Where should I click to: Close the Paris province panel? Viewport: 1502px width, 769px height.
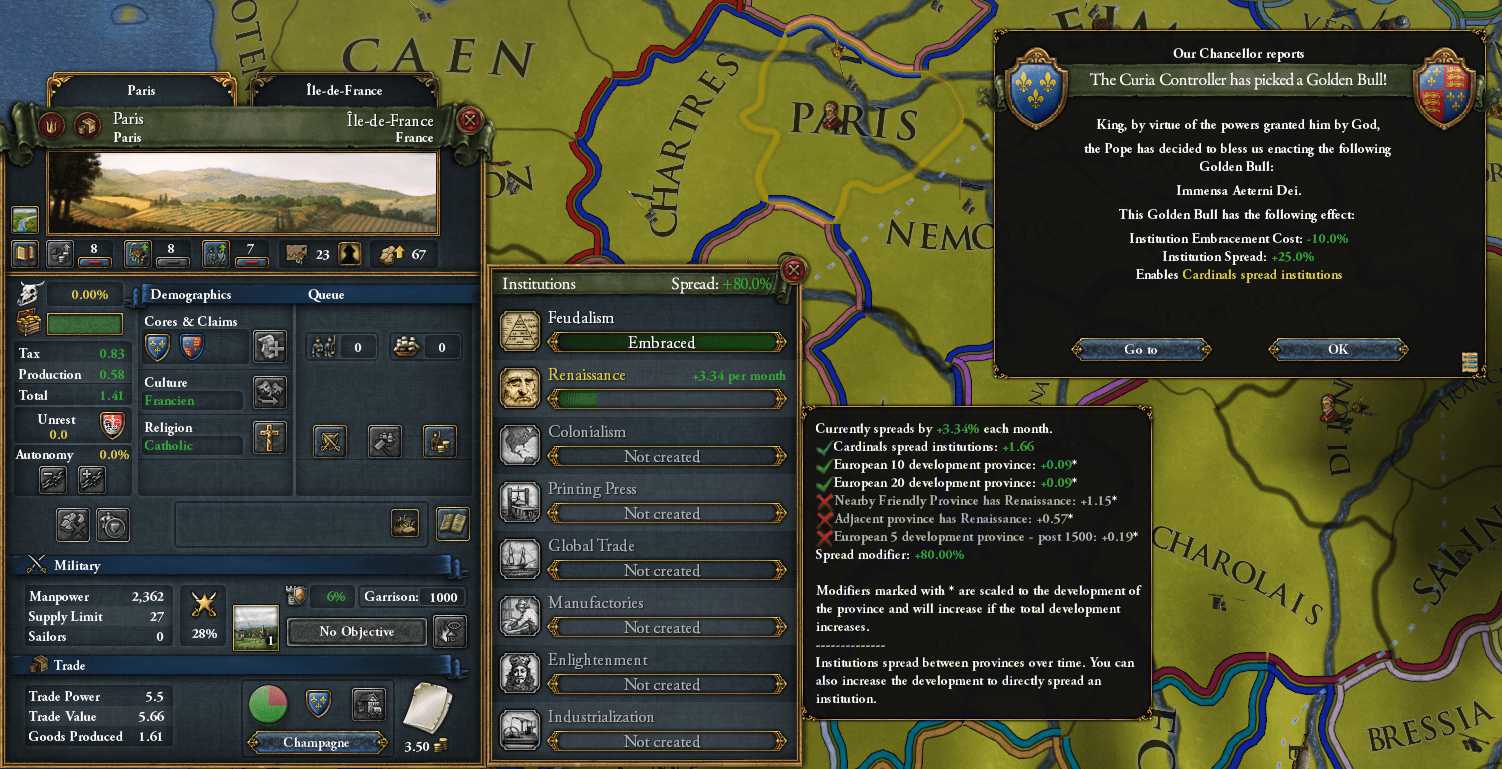[x=470, y=122]
